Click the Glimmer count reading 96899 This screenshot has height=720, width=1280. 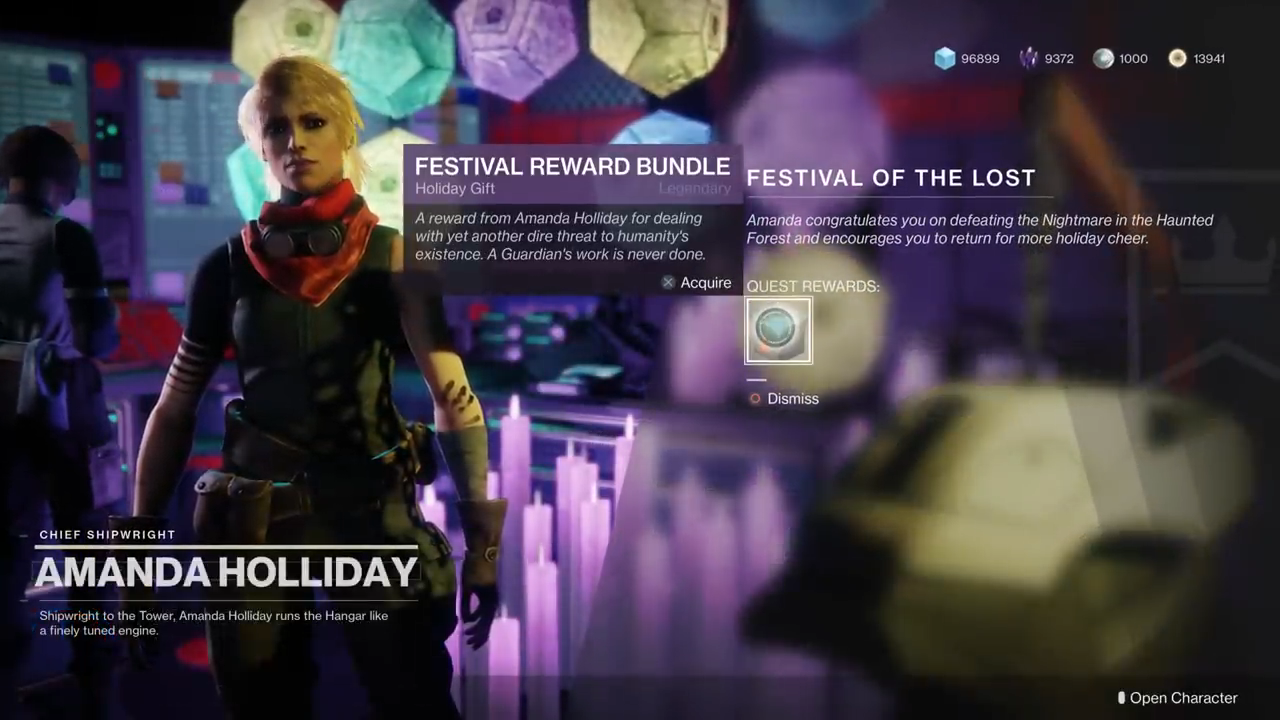(x=980, y=58)
